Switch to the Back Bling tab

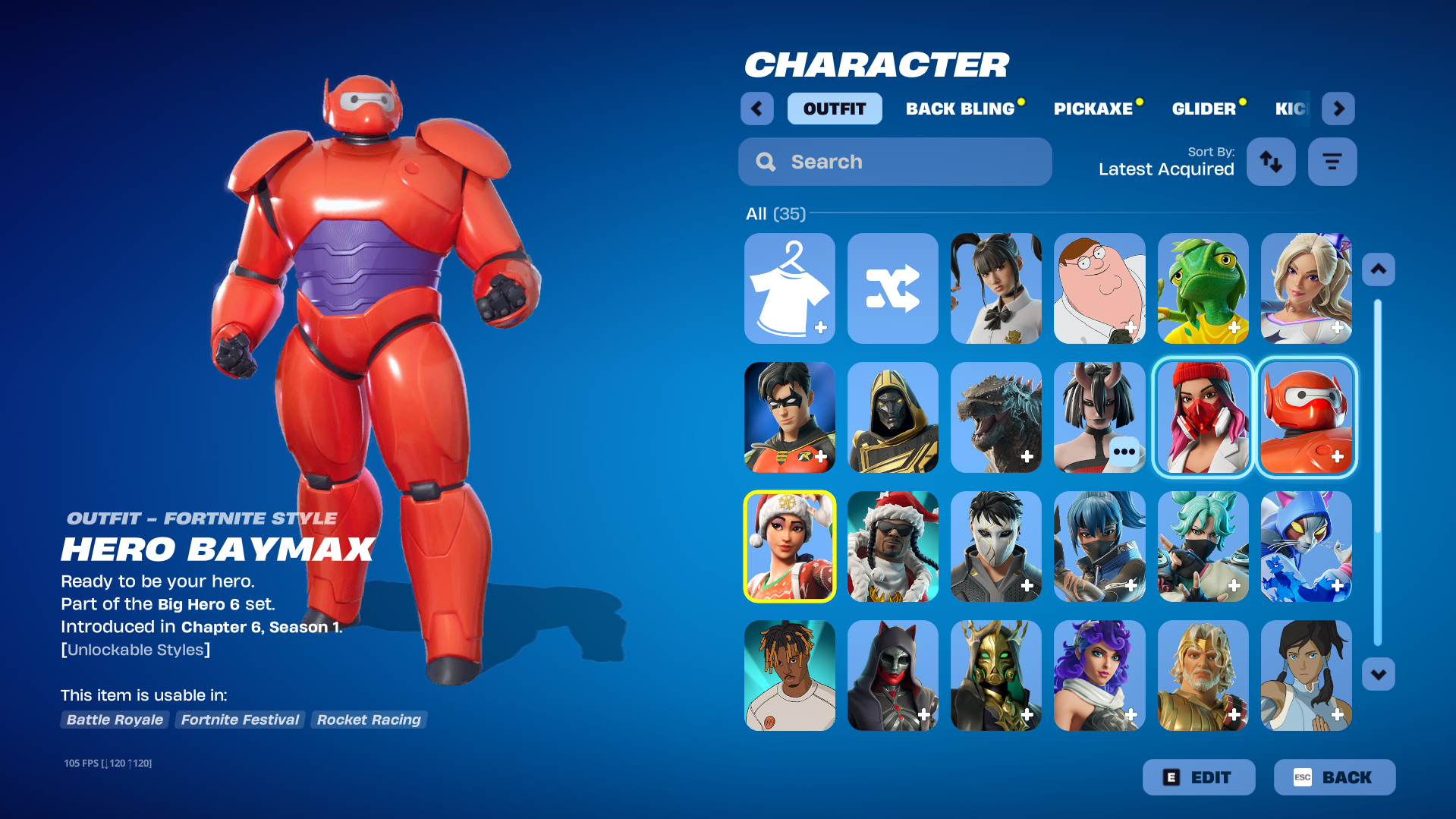pyautogui.click(x=960, y=109)
